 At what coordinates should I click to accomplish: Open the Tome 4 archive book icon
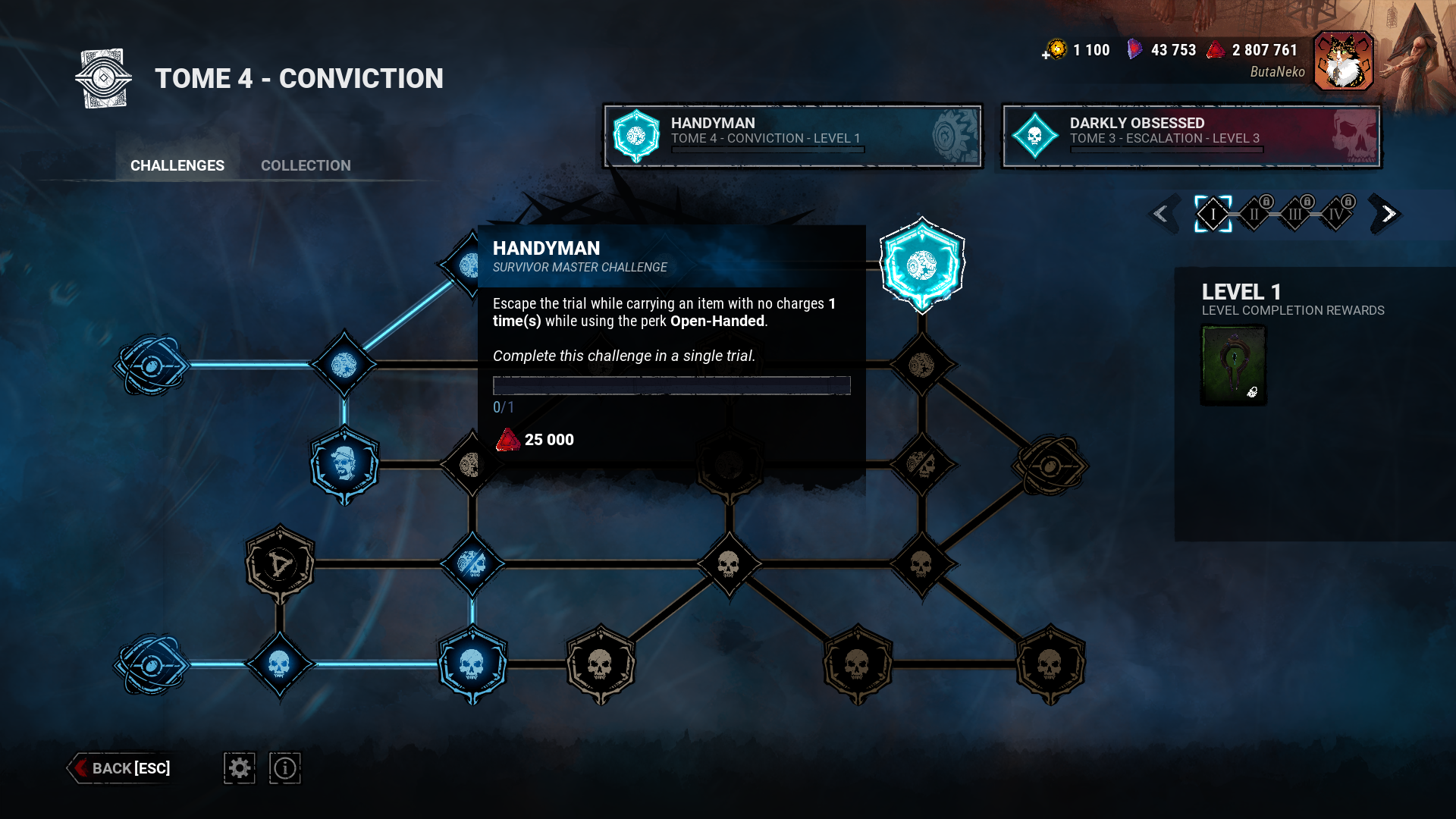point(104,78)
